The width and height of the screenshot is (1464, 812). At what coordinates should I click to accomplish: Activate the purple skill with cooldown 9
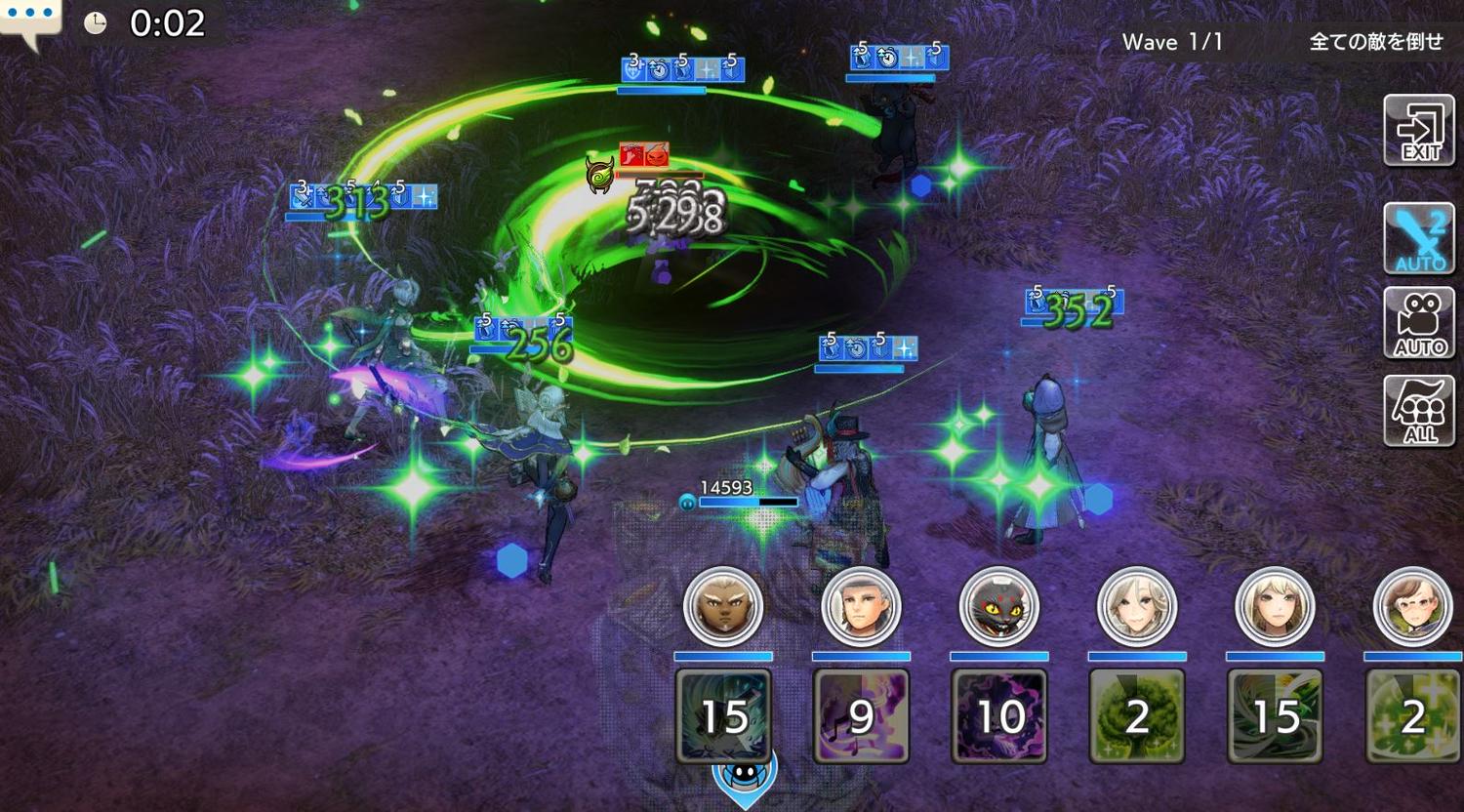[861, 714]
